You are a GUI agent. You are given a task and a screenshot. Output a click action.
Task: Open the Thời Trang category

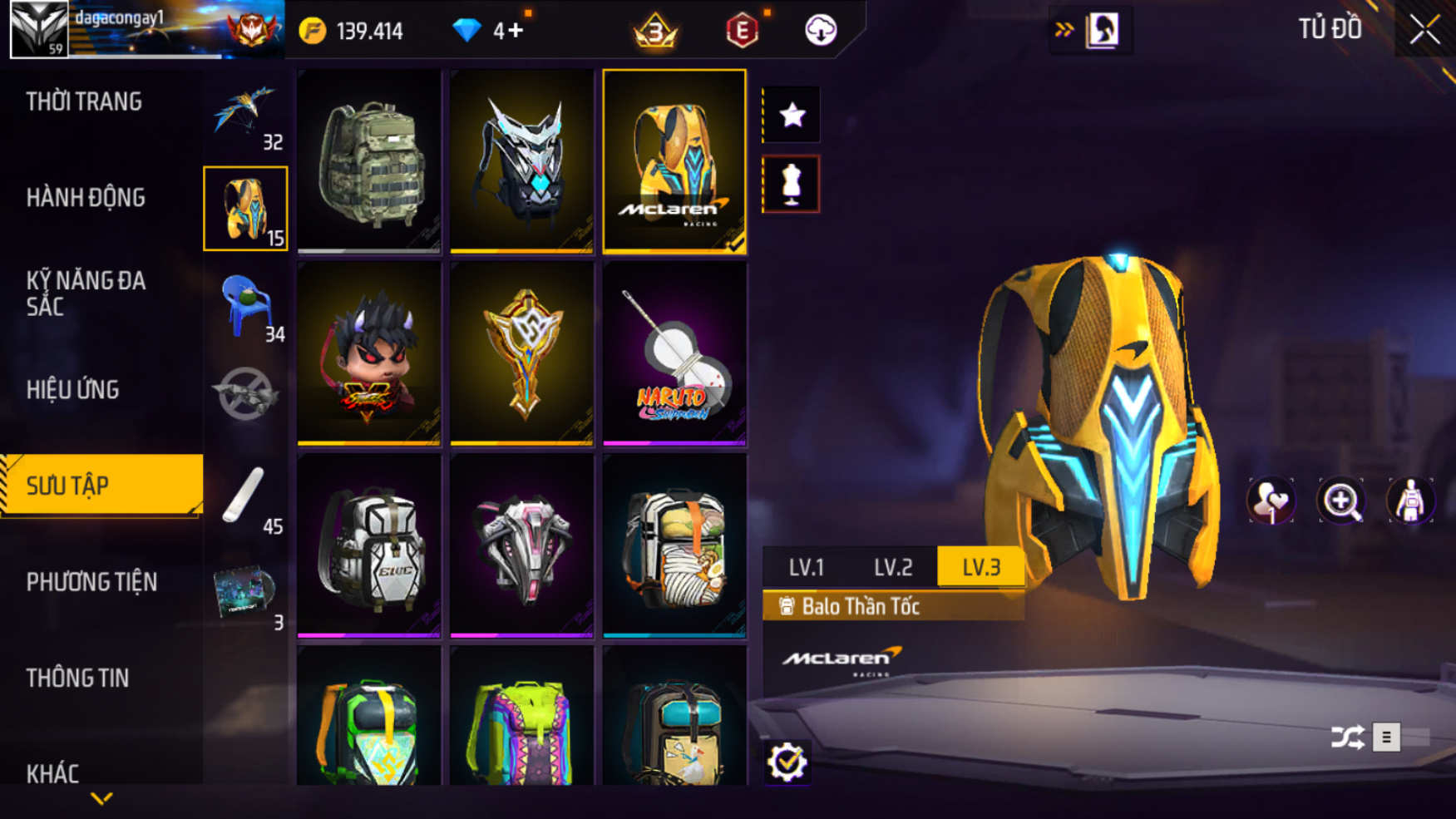[x=84, y=102]
